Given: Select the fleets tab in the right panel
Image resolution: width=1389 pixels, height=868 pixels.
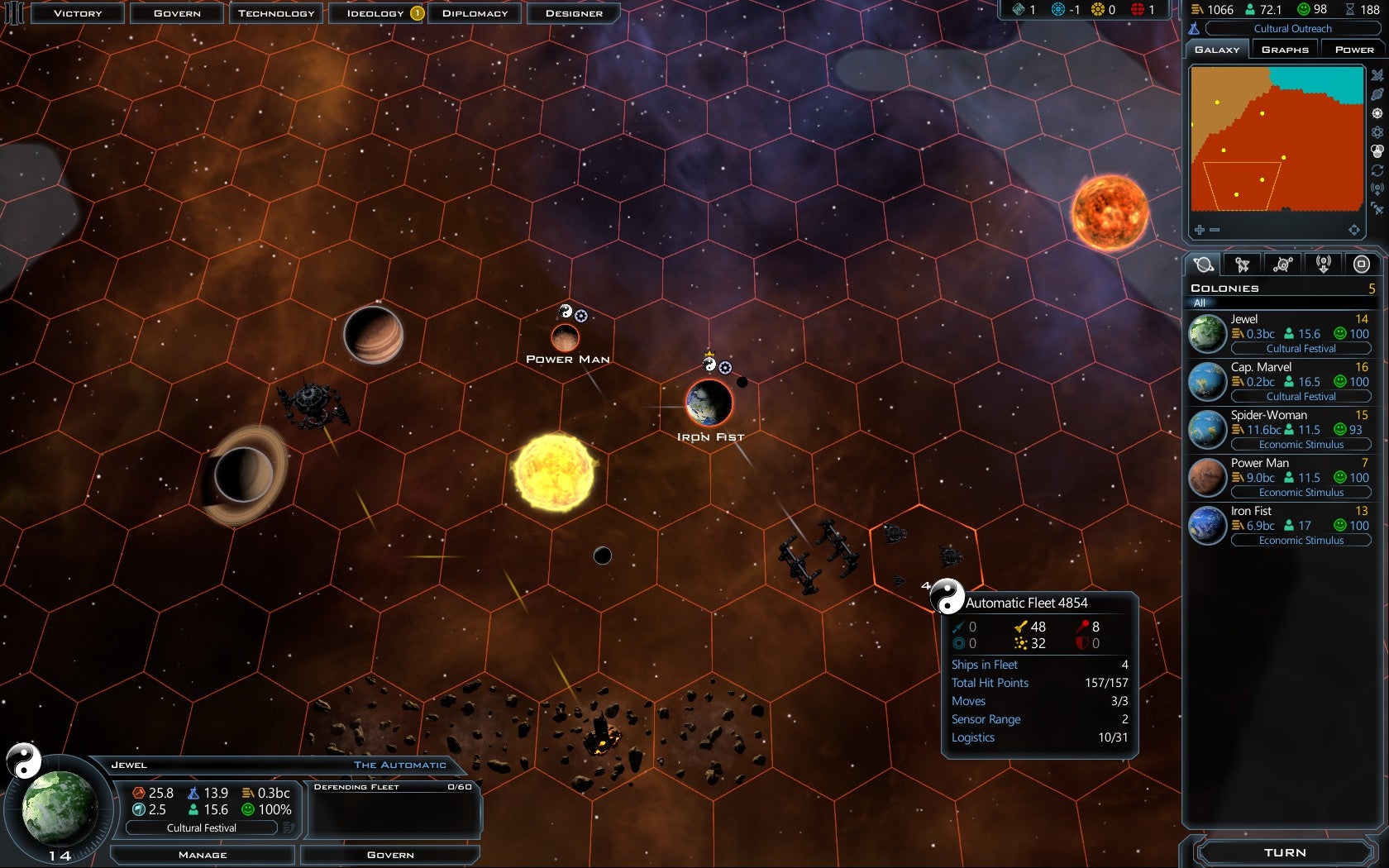Looking at the screenshot, I should (x=1243, y=264).
